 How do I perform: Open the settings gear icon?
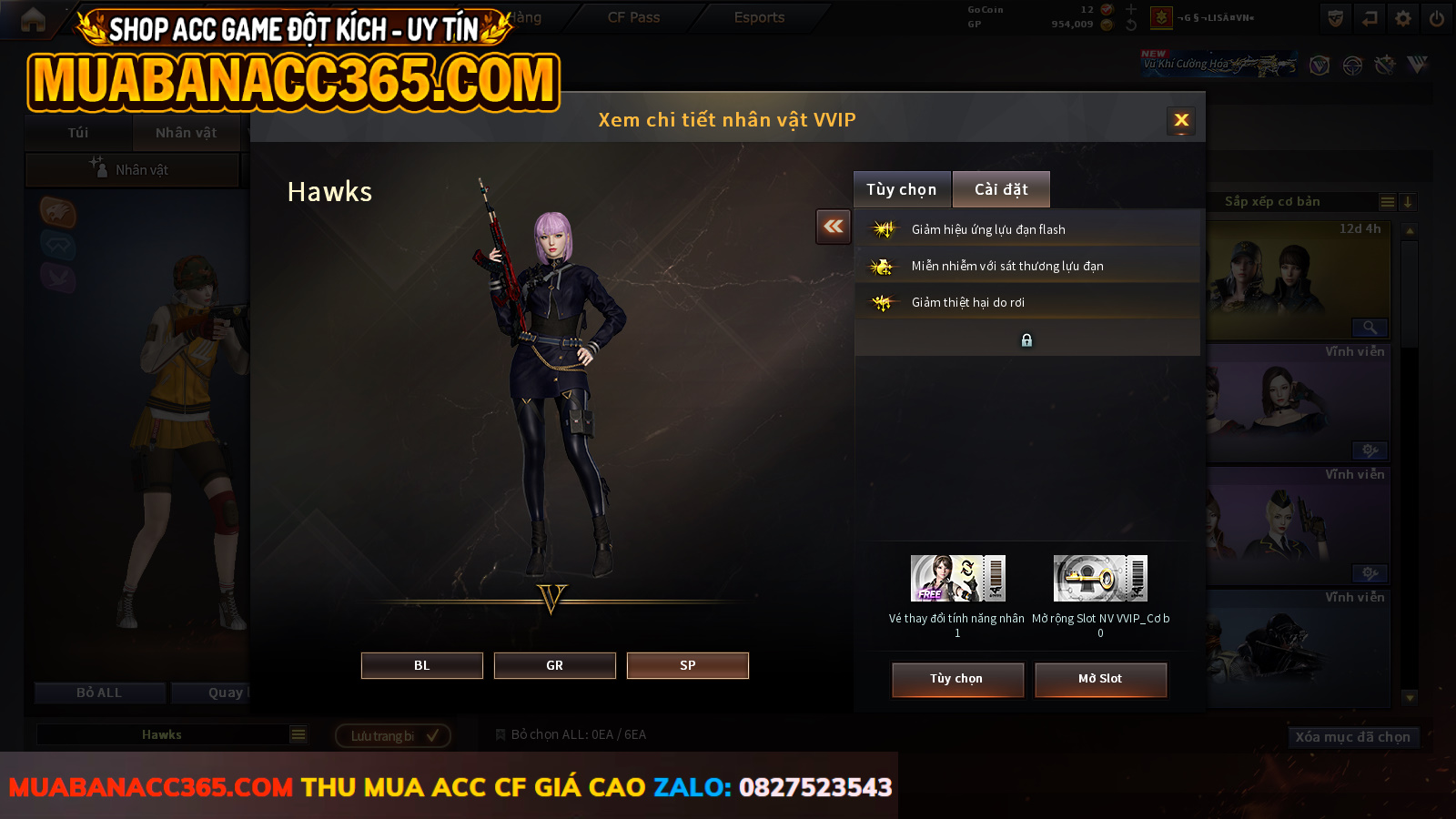pos(1403,18)
